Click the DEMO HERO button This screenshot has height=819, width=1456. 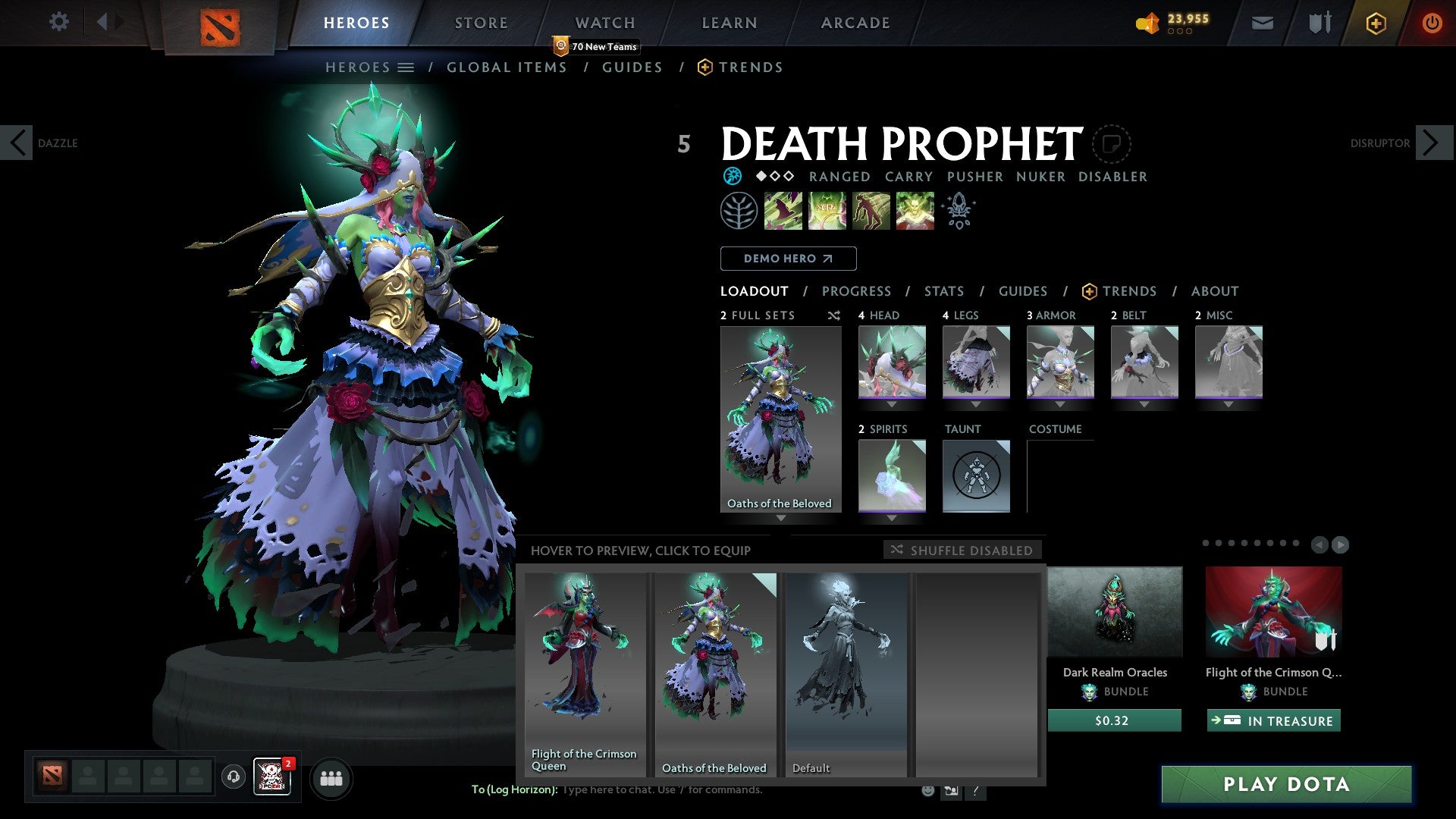coord(788,258)
